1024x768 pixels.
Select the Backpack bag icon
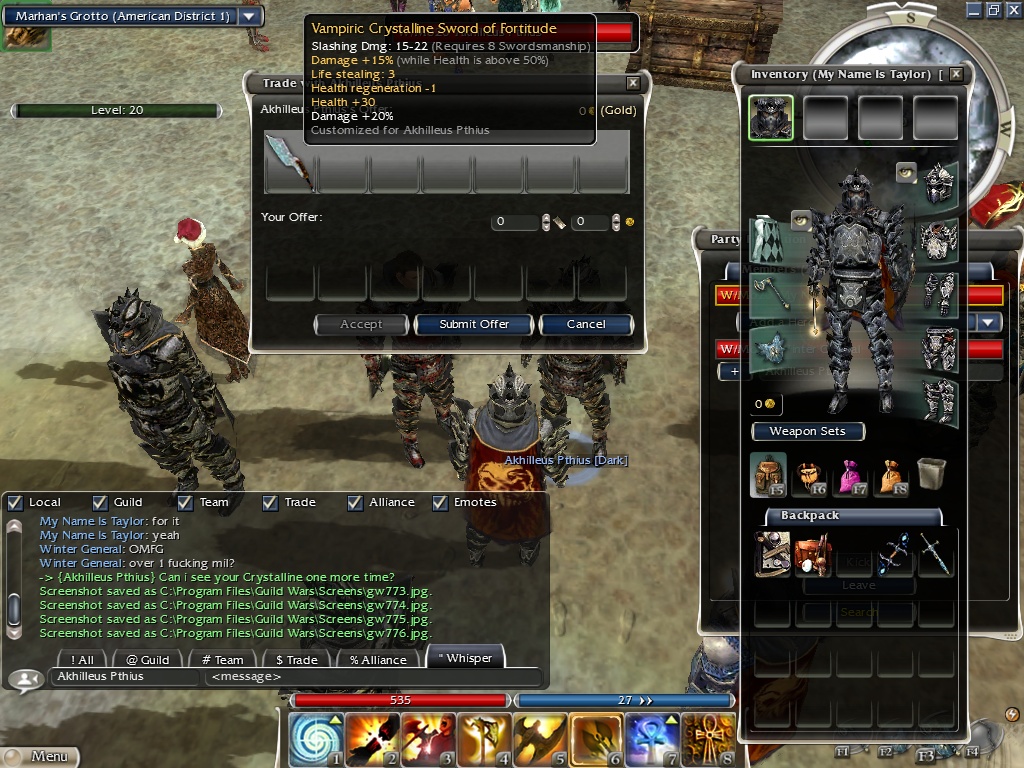coord(769,475)
